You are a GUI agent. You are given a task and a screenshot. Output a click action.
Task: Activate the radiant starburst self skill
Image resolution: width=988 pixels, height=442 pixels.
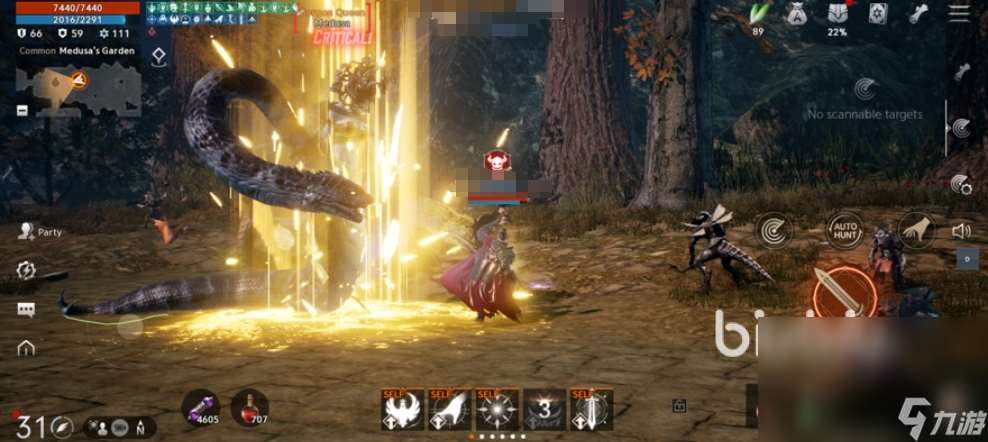tap(497, 410)
